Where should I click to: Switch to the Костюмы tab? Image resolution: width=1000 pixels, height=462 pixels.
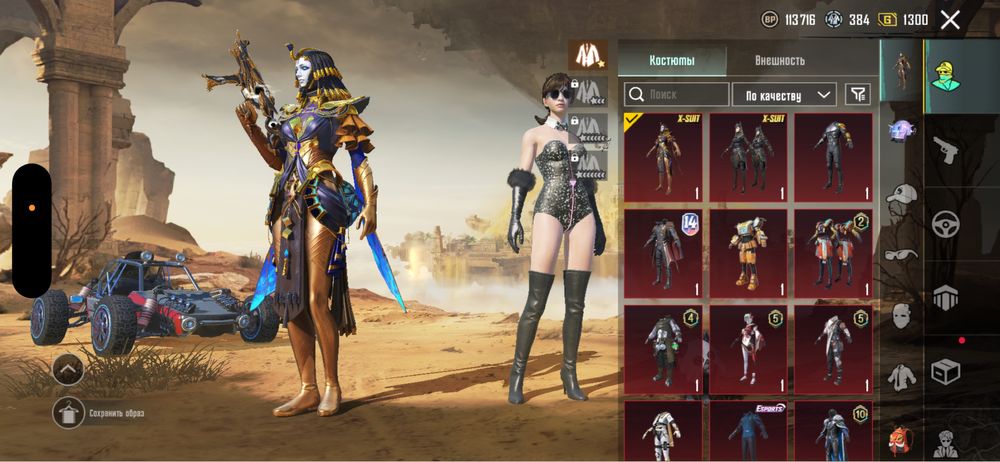[672, 61]
